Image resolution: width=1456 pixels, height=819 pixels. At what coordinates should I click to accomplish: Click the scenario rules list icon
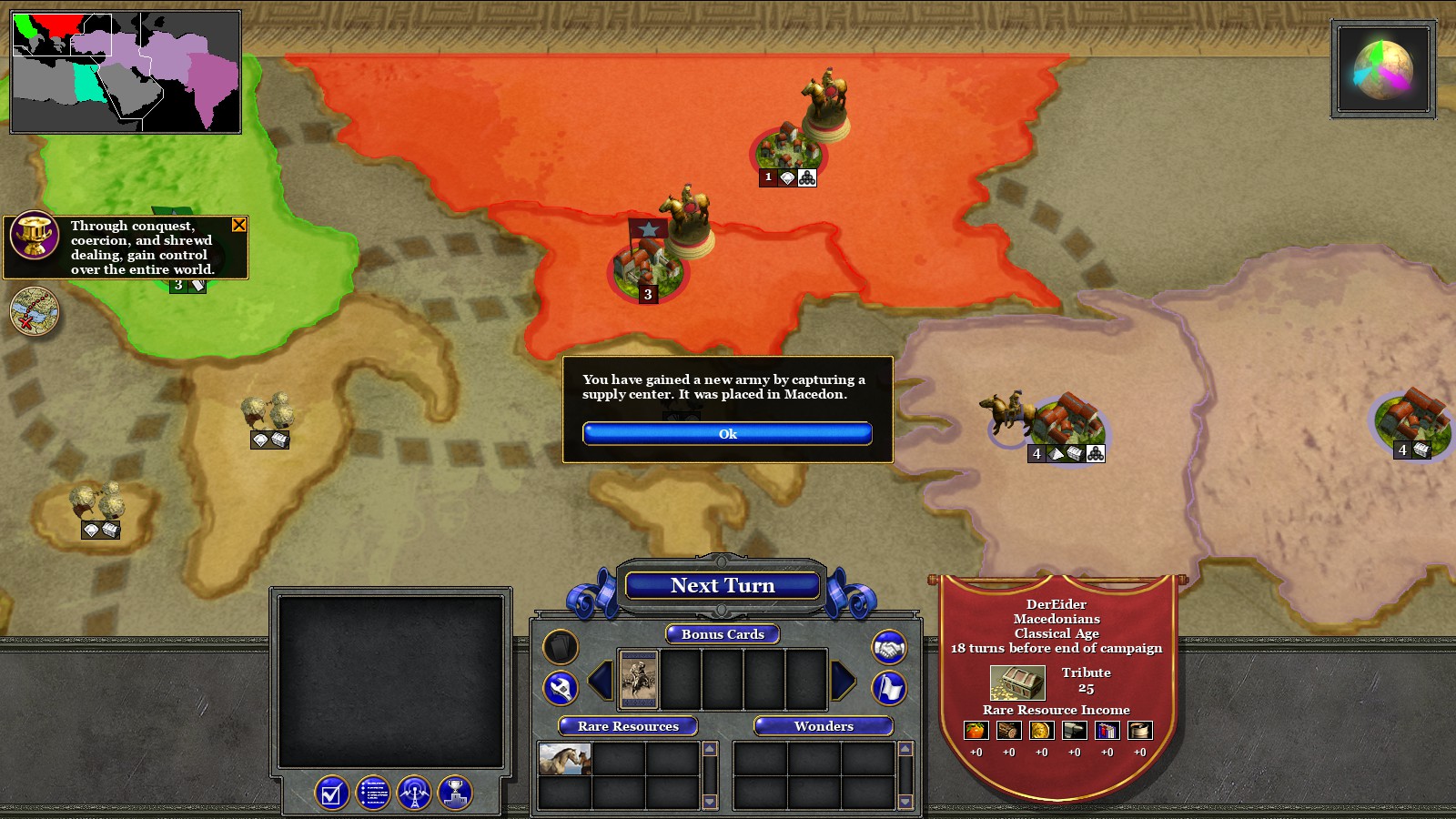[372, 793]
